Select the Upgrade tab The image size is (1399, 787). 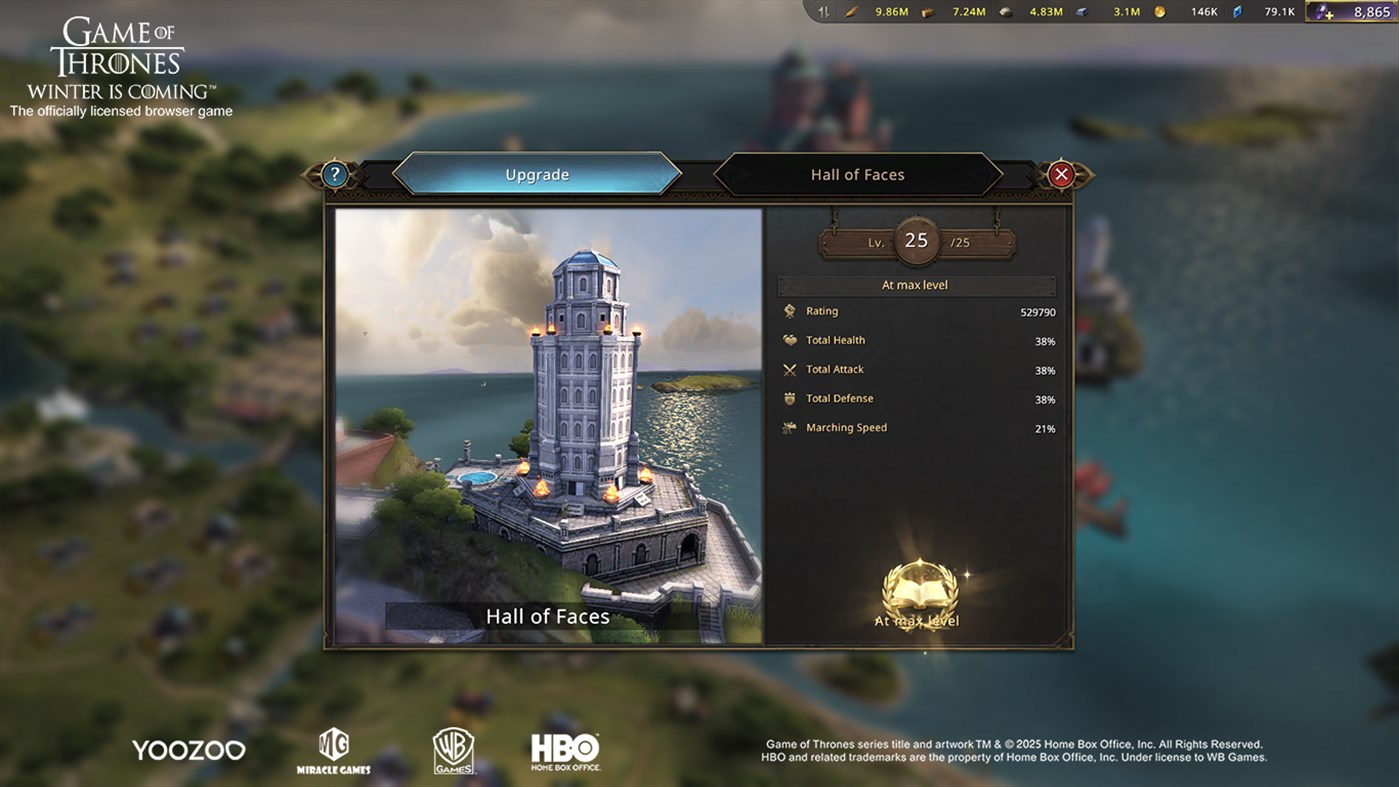click(x=537, y=173)
